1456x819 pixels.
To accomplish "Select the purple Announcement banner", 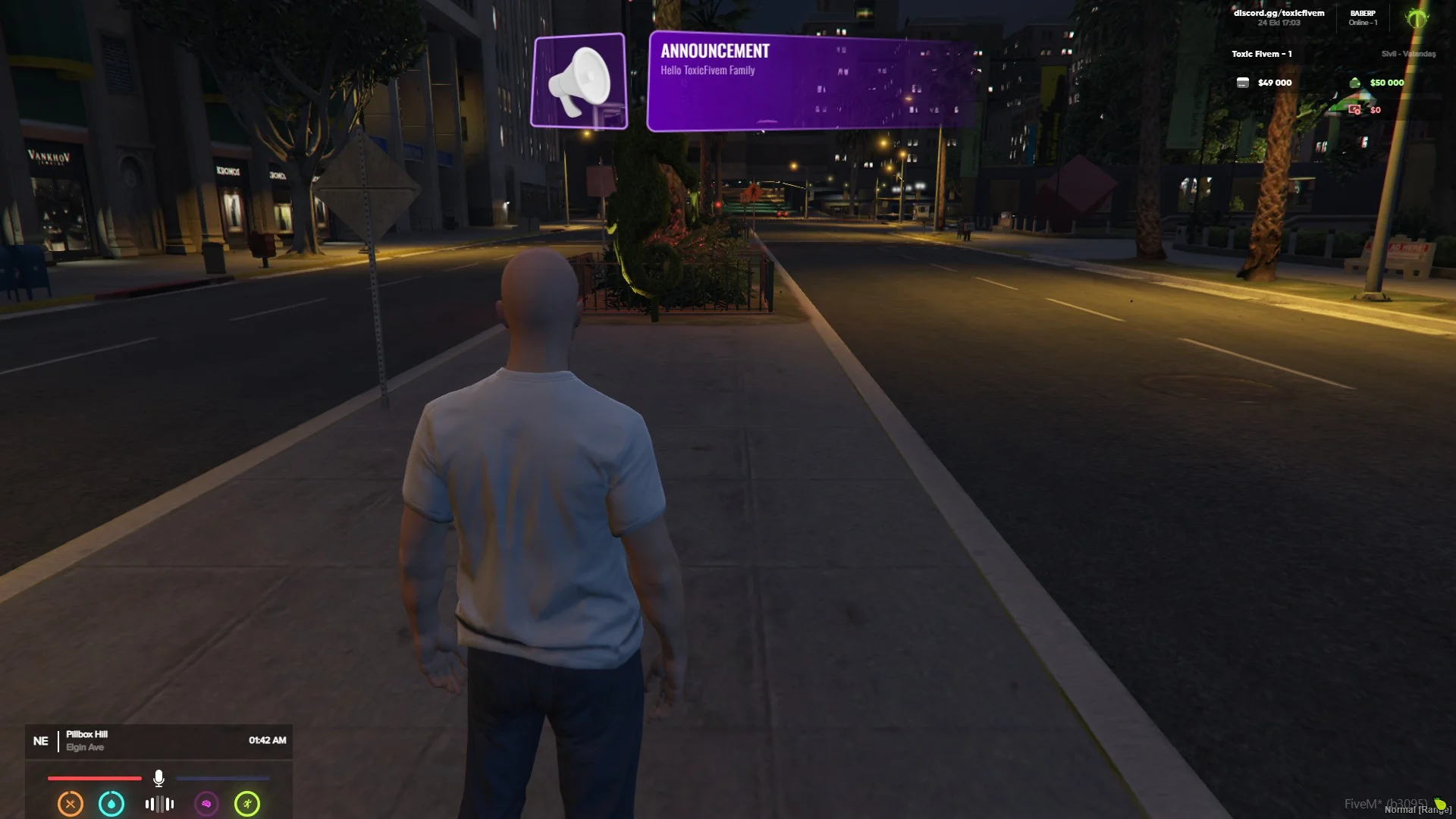I will [810, 81].
